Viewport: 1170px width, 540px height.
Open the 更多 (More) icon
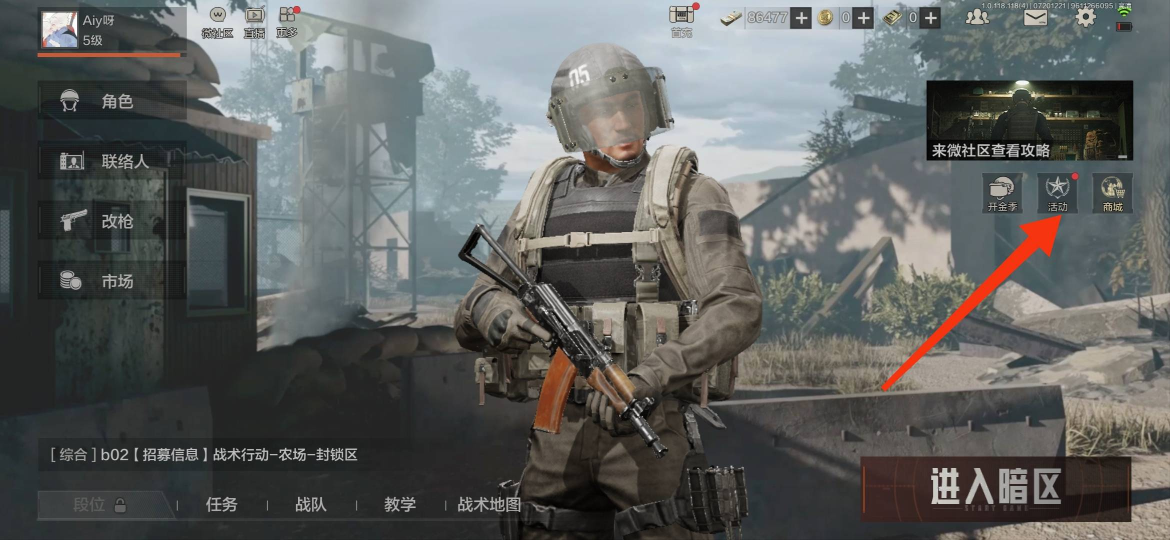click(x=288, y=21)
